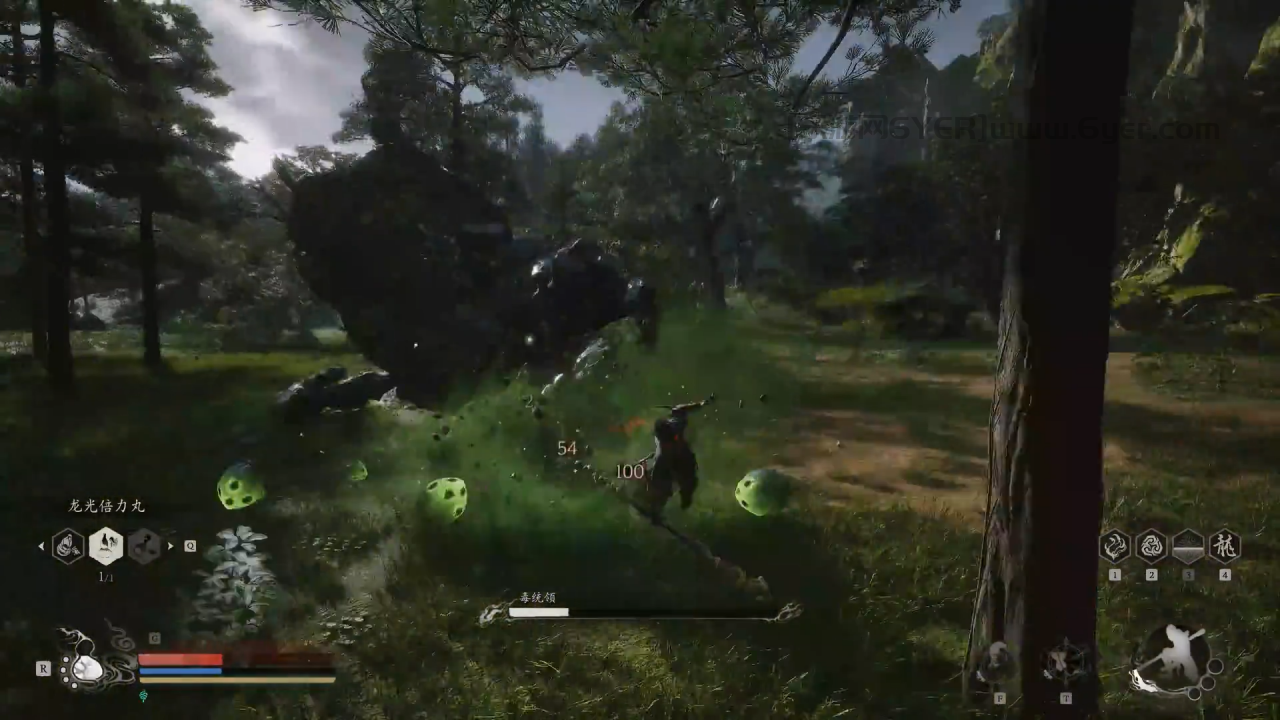Activate the transformation icon above T

tap(1066, 662)
